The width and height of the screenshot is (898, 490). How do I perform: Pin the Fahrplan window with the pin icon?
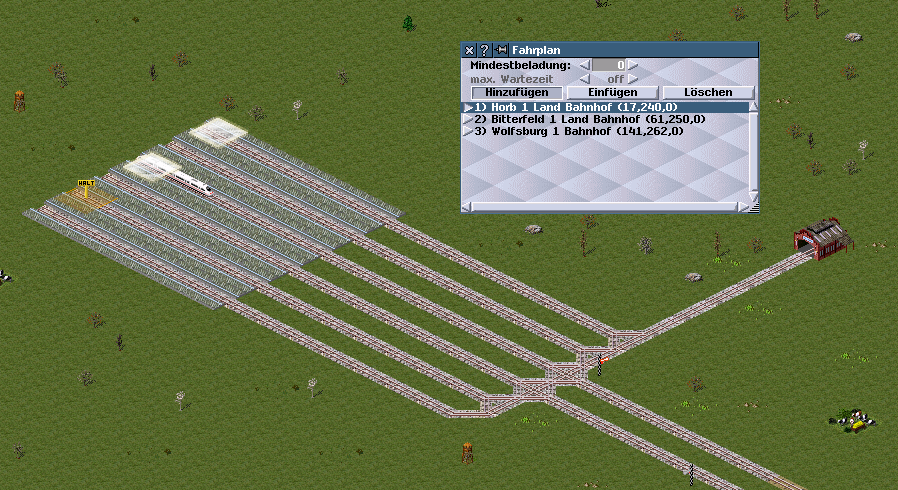click(x=500, y=50)
